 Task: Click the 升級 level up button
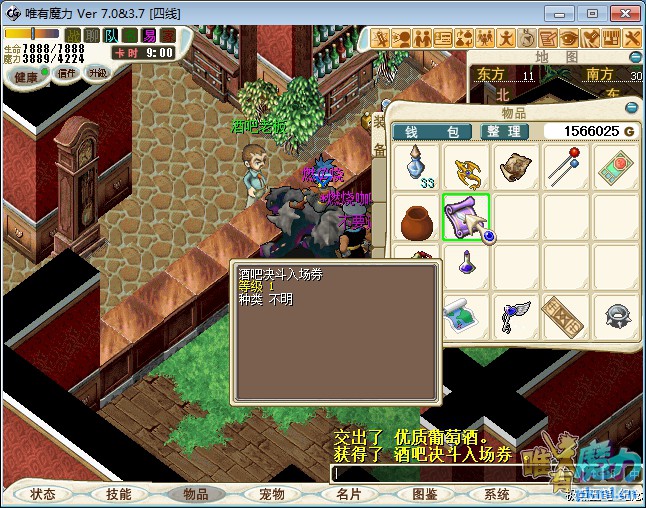[x=97, y=74]
